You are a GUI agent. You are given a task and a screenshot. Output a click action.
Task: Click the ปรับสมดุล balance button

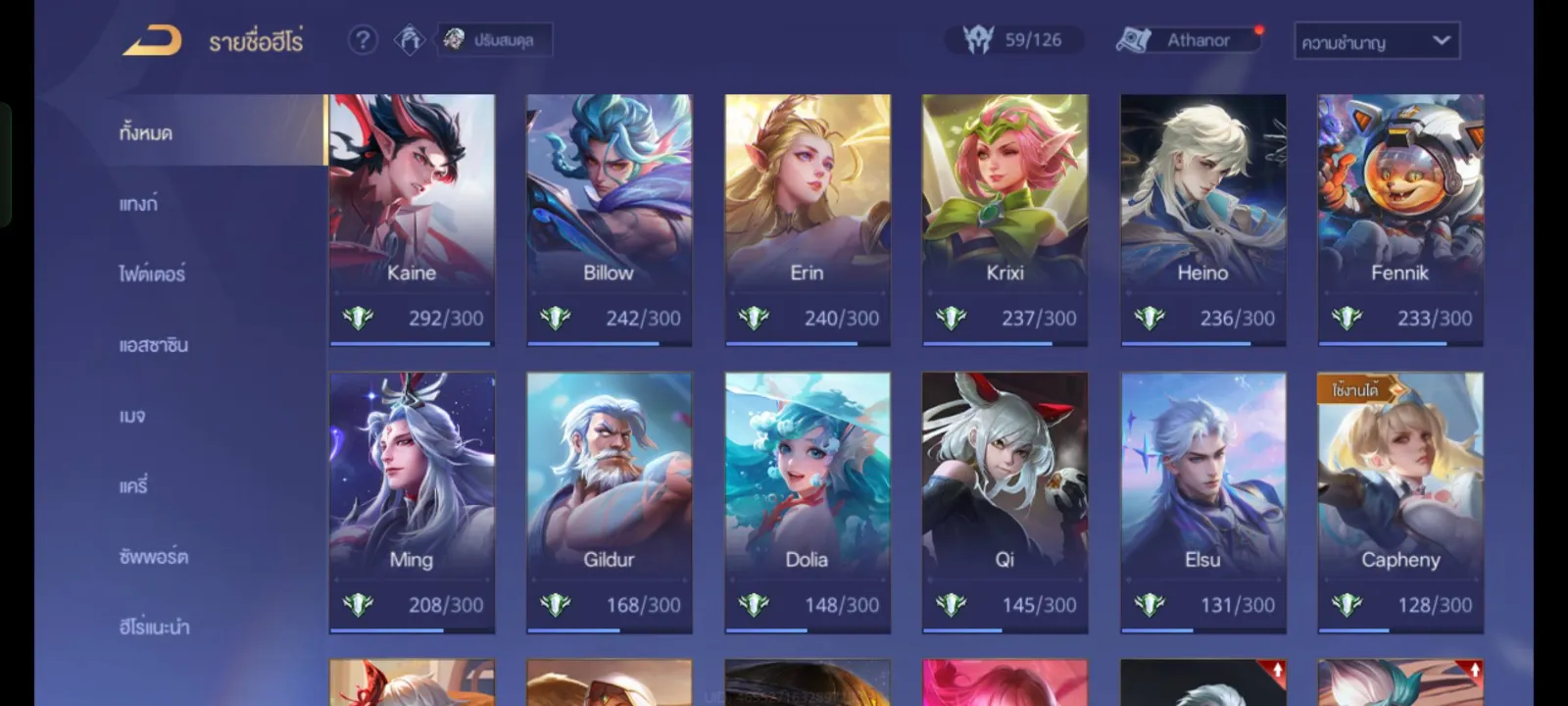point(494,40)
